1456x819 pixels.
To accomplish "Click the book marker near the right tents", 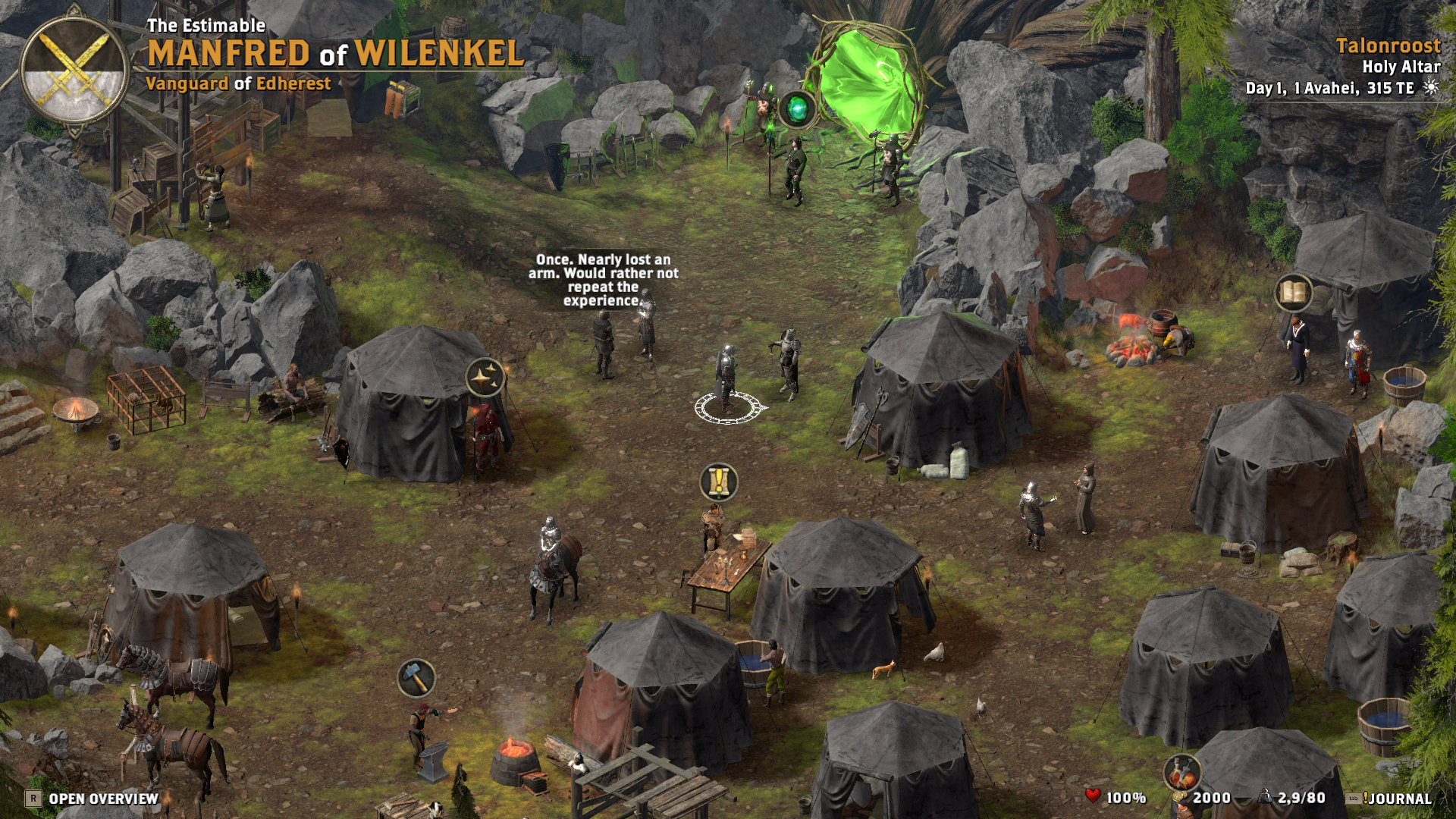I will [x=1292, y=292].
